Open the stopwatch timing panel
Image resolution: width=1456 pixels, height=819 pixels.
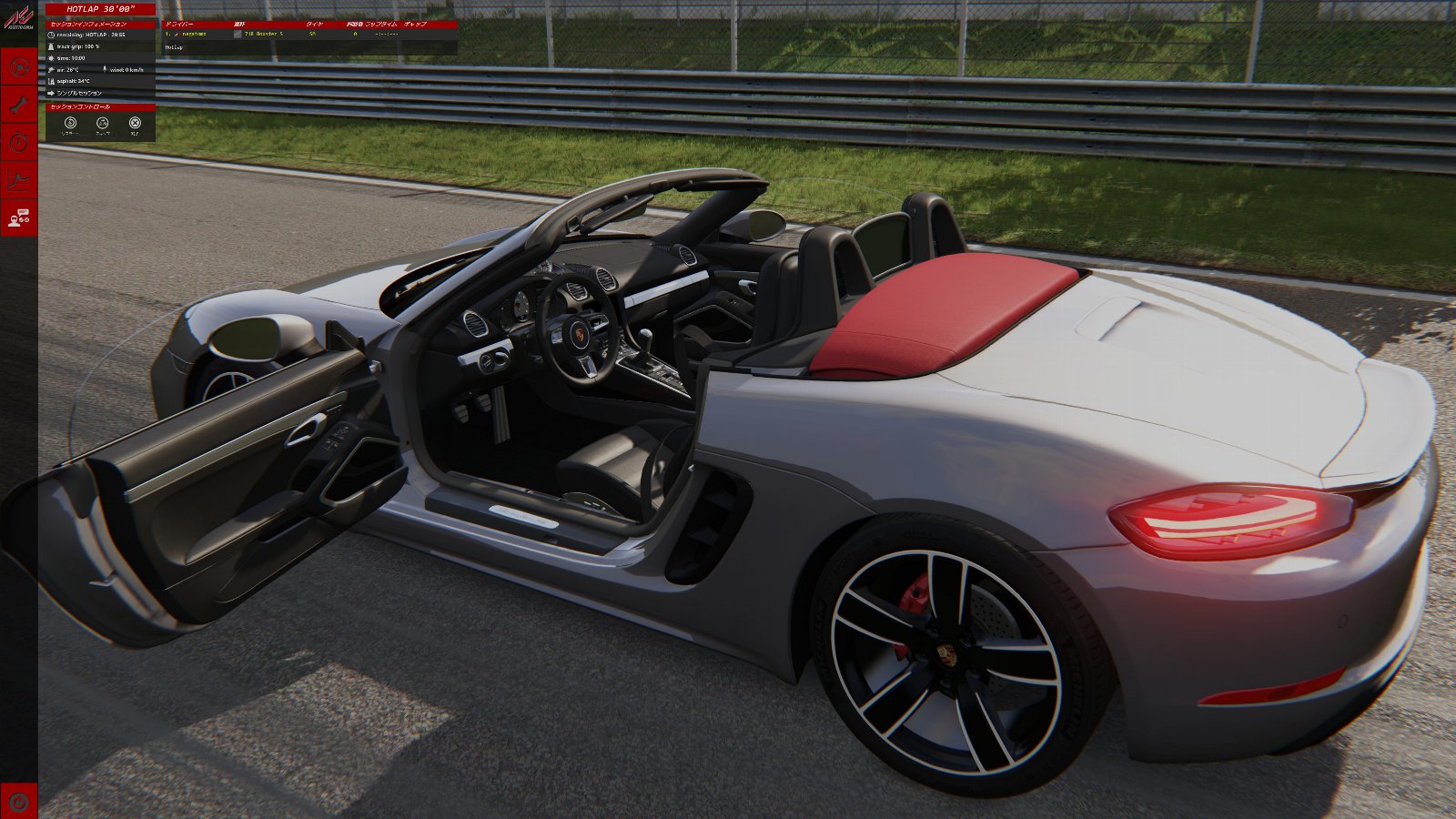pyautogui.click(x=18, y=142)
